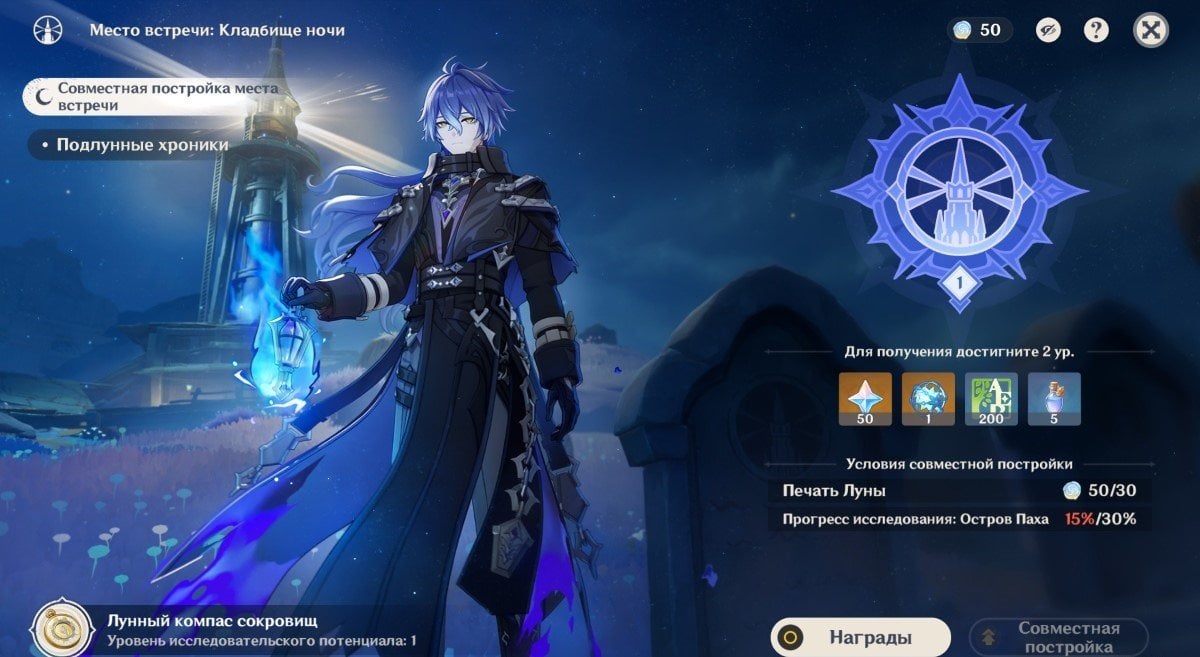Screen dimensions: 1200x657
Task: Open the question mark help button
Action: point(1096,30)
